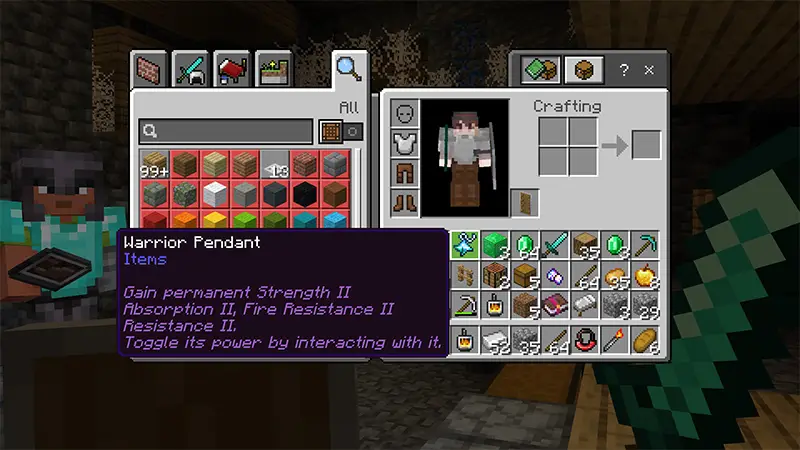This screenshot has width=800, height=450.
Task: Select the enchanted book in the inventory
Action: pos(553,304)
